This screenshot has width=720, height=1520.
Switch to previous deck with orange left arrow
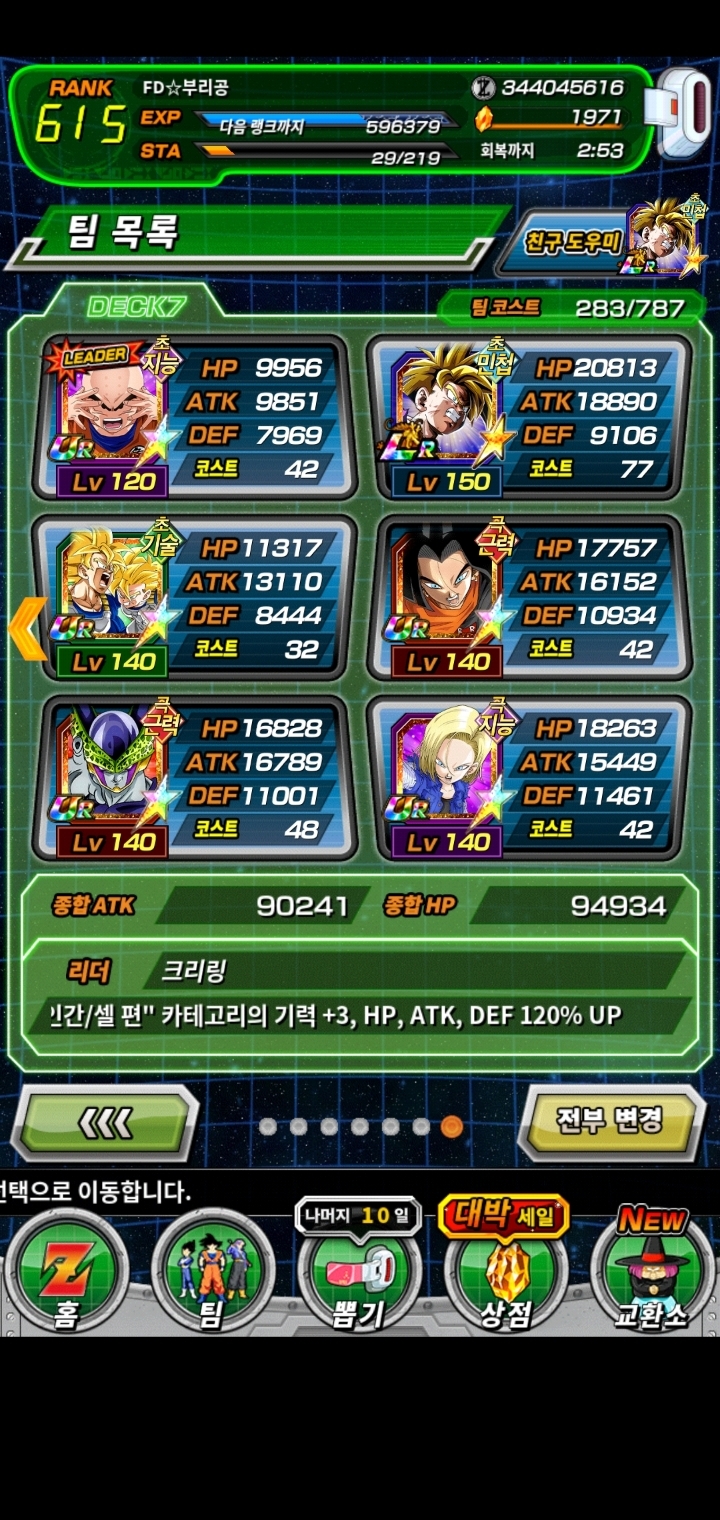tap(27, 628)
